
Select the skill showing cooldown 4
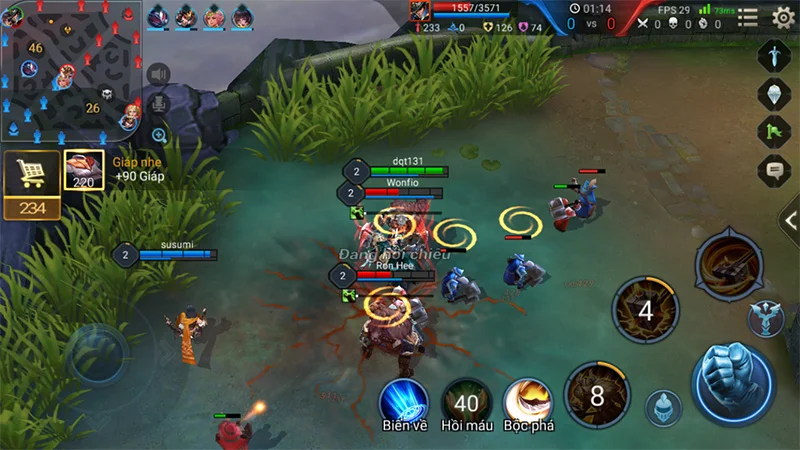(645, 311)
